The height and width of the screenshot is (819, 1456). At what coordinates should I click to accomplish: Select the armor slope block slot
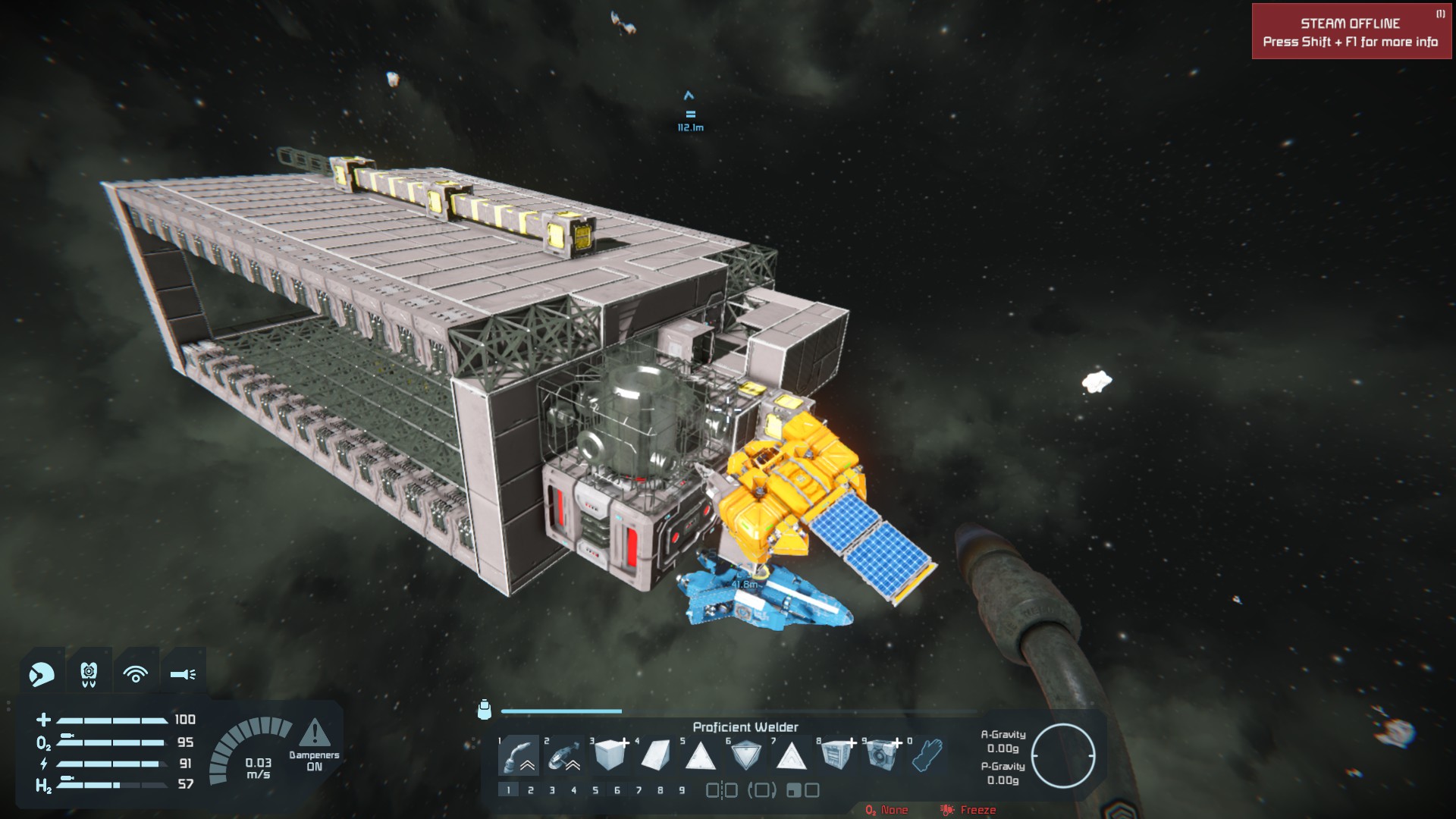(655, 755)
